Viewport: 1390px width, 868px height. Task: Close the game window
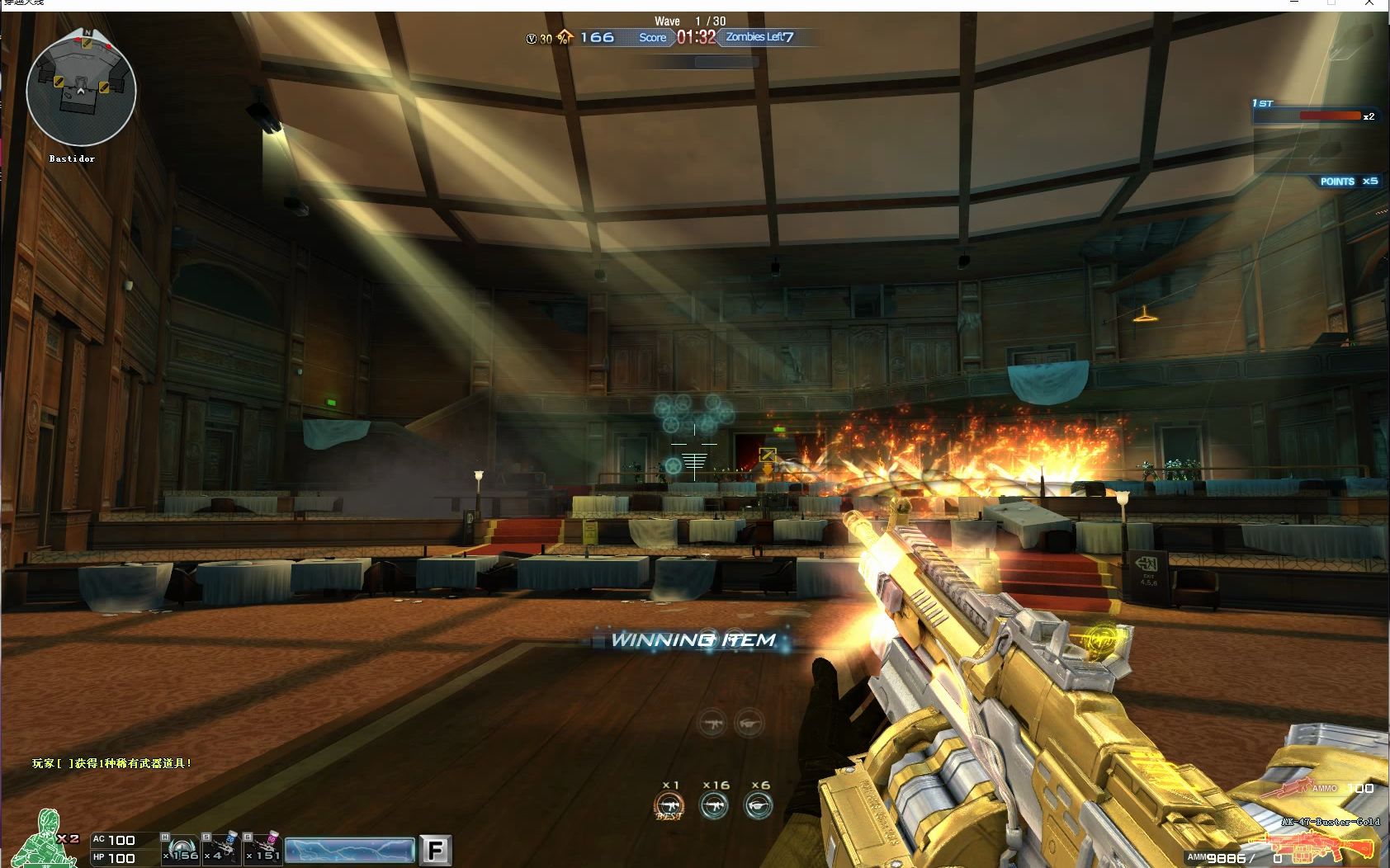pyautogui.click(x=1370, y=4)
